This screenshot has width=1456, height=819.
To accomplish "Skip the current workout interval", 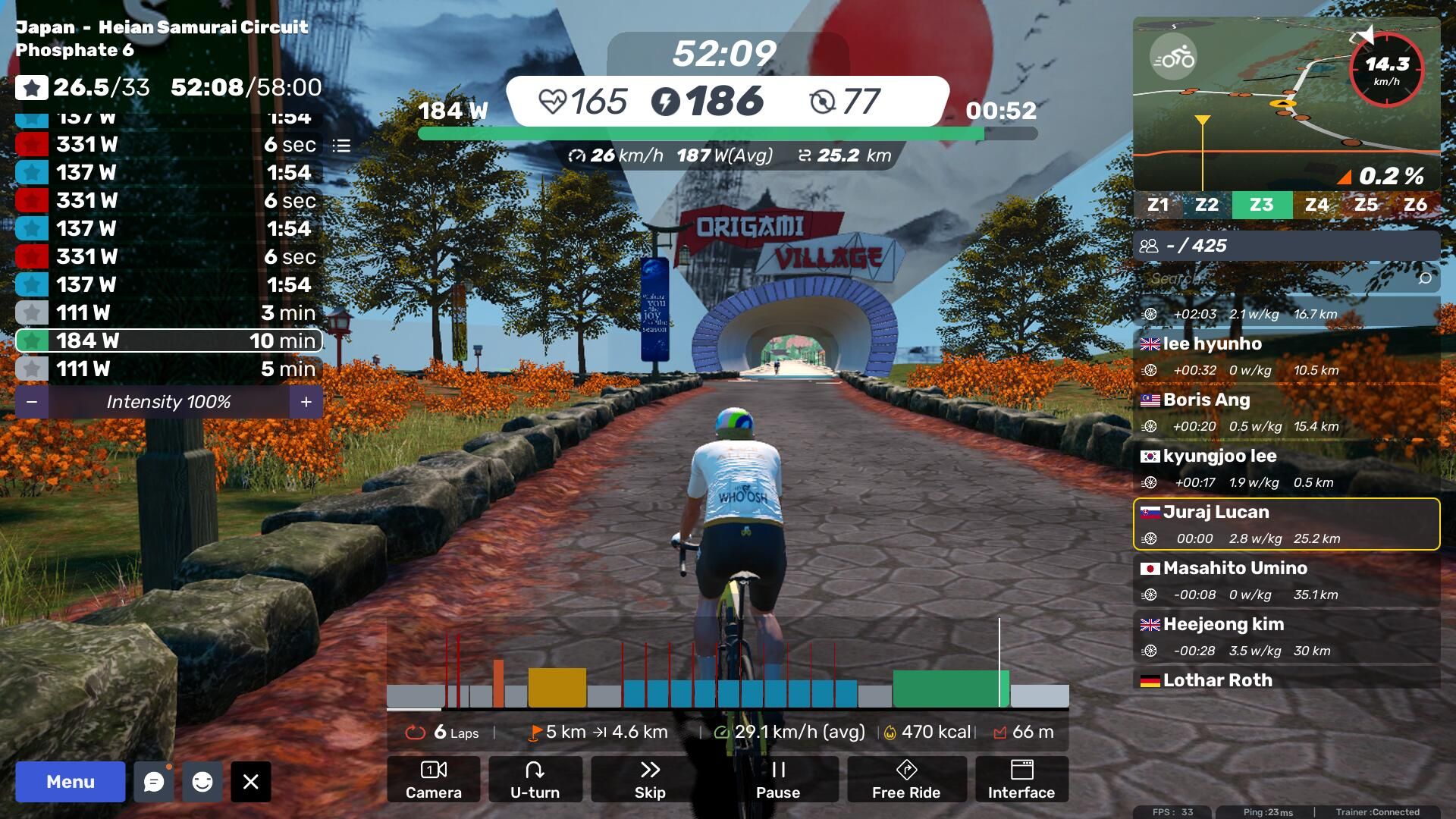I will pyautogui.click(x=650, y=780).
